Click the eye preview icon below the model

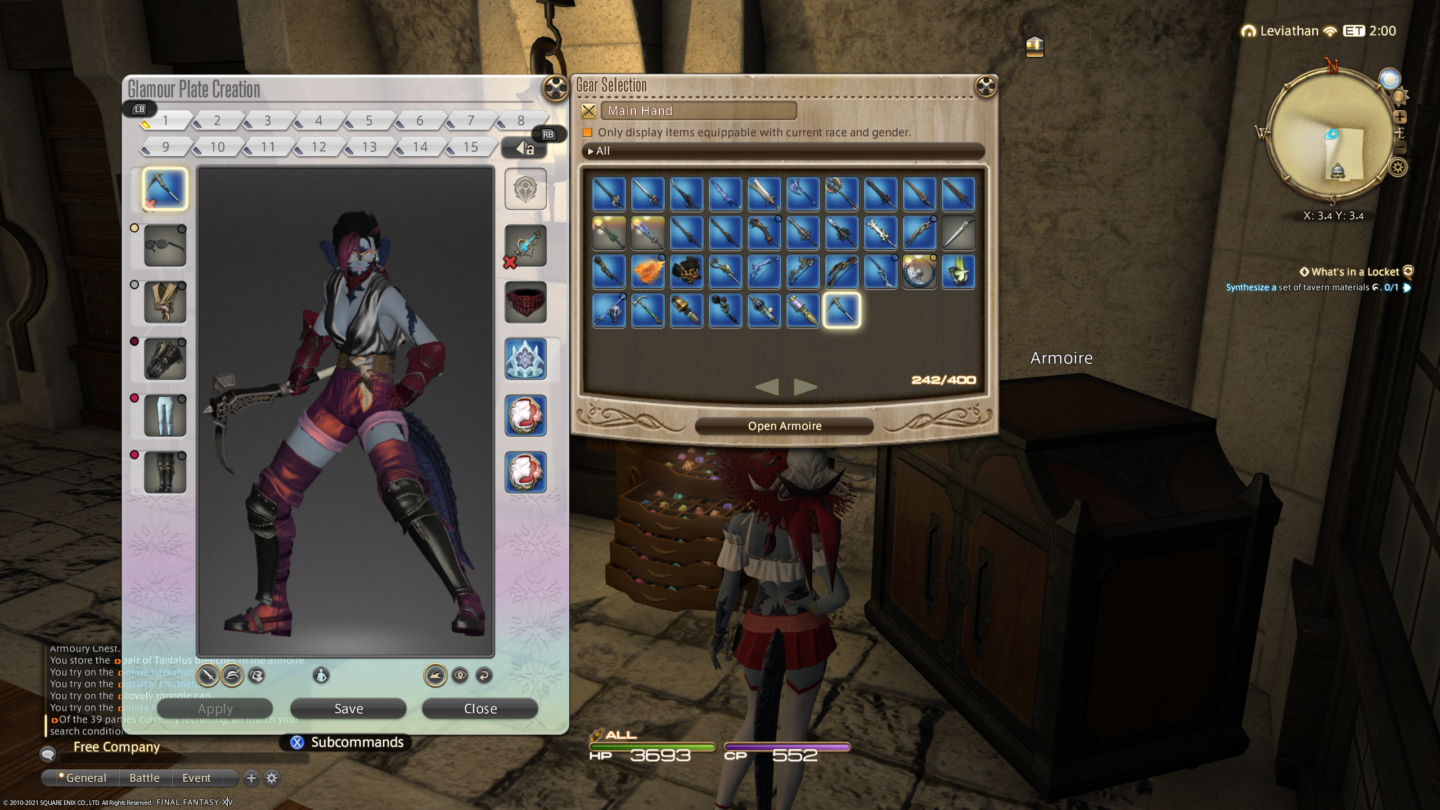(x=460, y=675)
